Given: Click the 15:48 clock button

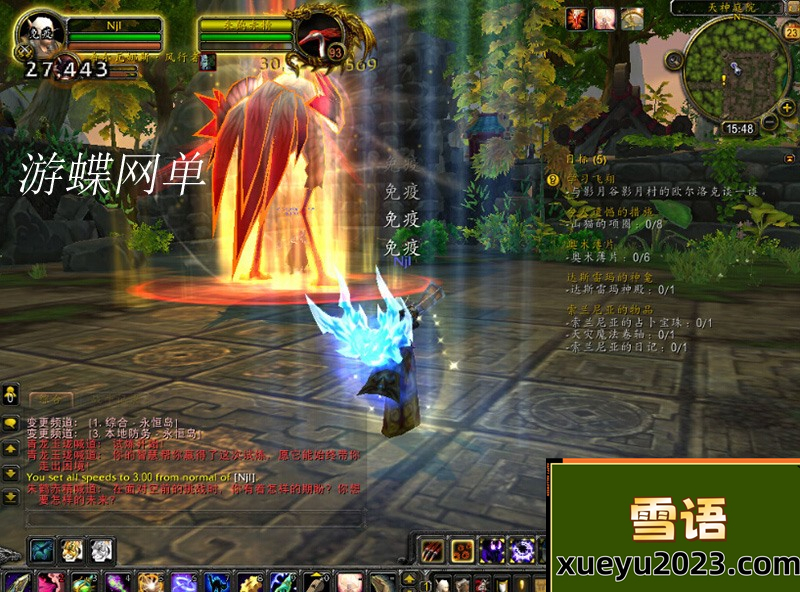Looking at the screenshot, I should pyautogui.click(x=739, y=129).
